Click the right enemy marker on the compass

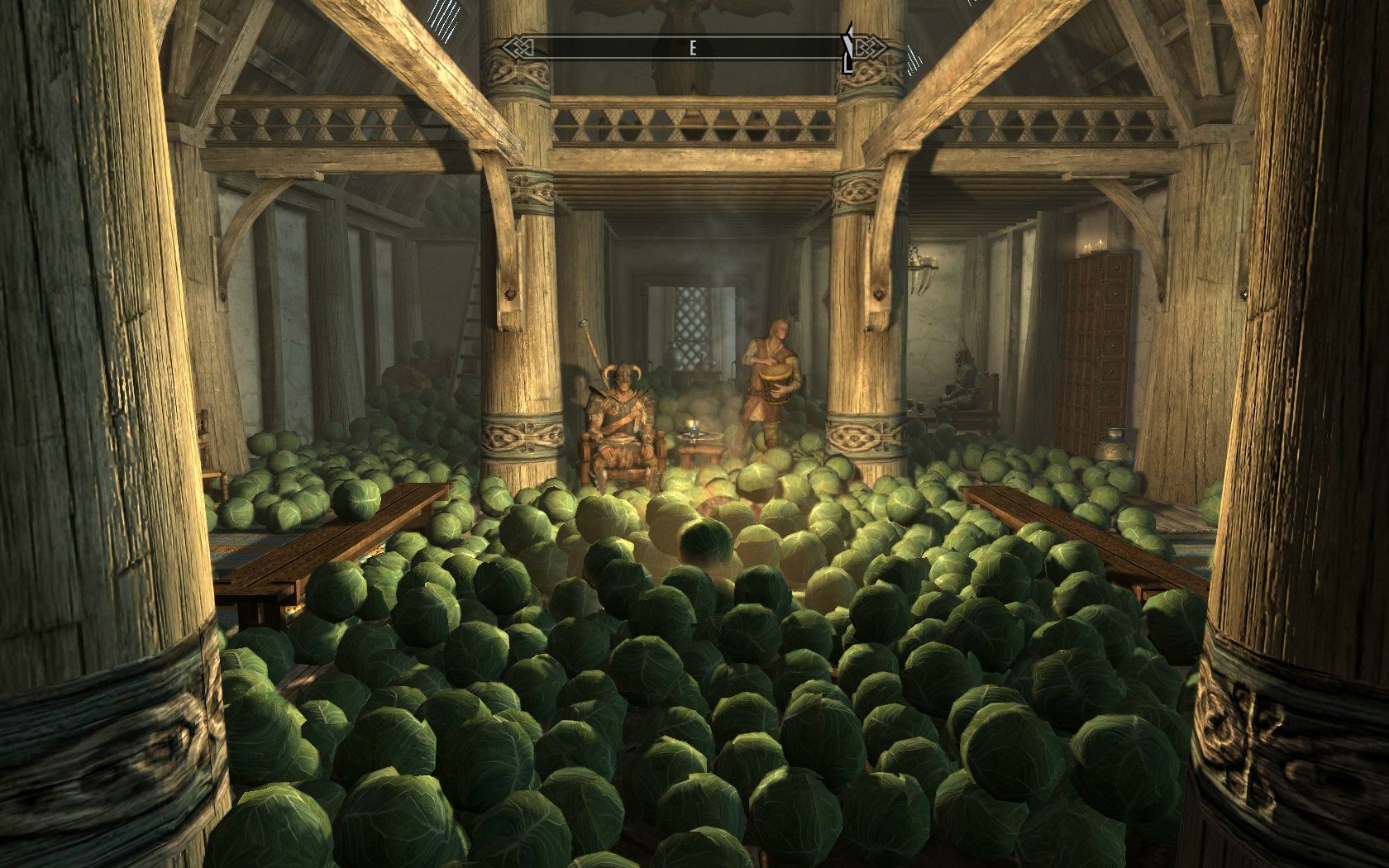click(x=849, y=45)
